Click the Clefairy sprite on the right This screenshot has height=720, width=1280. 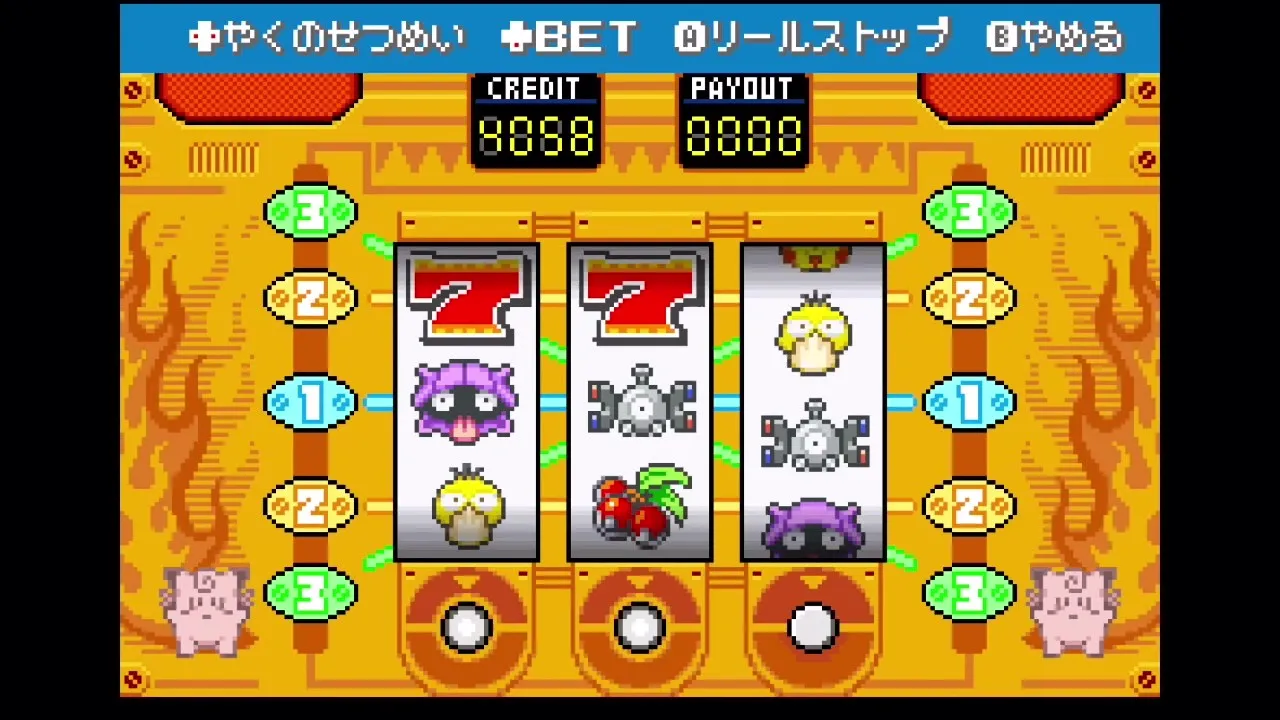pos(1075,610)
